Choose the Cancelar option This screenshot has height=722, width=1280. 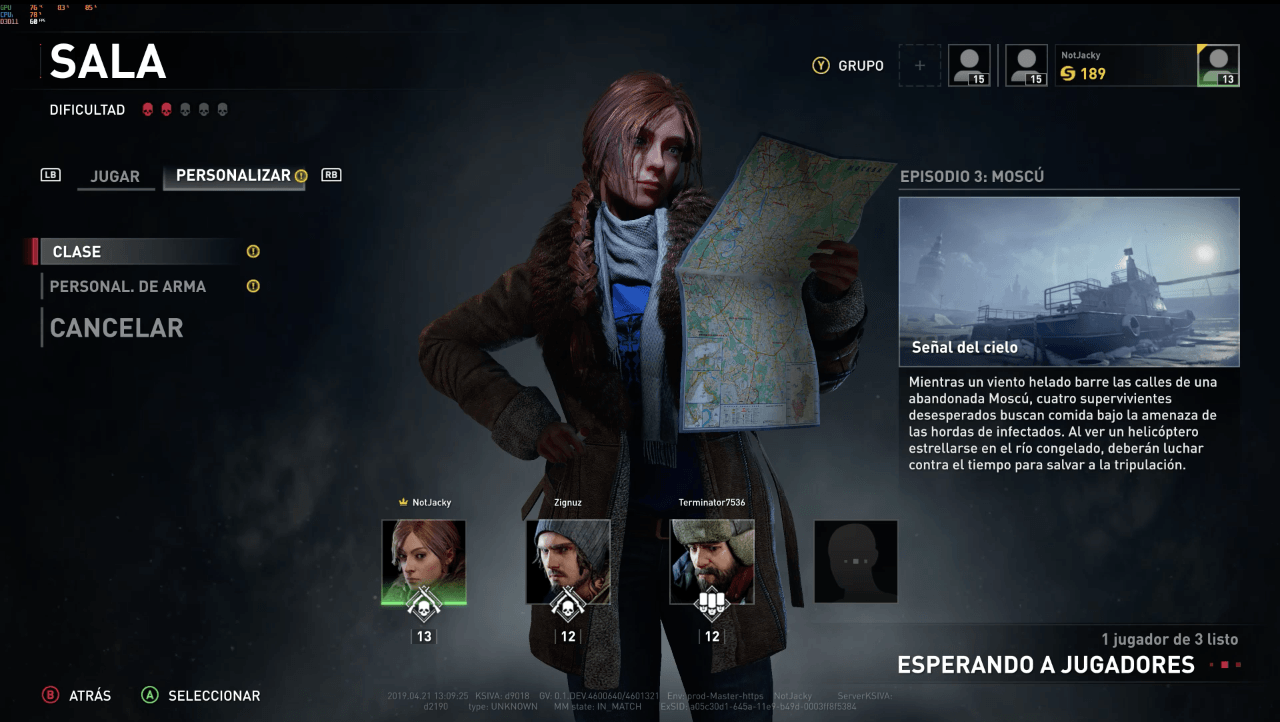(x=116, y=328)
